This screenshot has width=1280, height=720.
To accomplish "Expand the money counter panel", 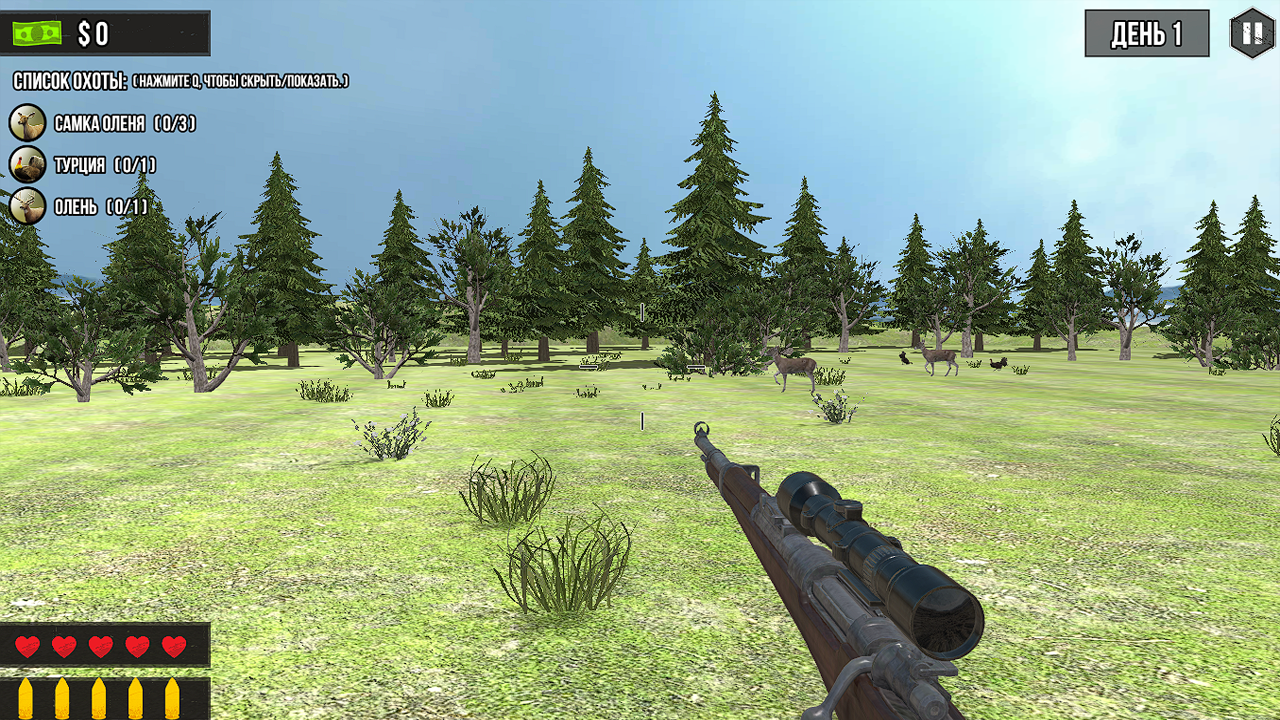I will (x=105, y=31).
